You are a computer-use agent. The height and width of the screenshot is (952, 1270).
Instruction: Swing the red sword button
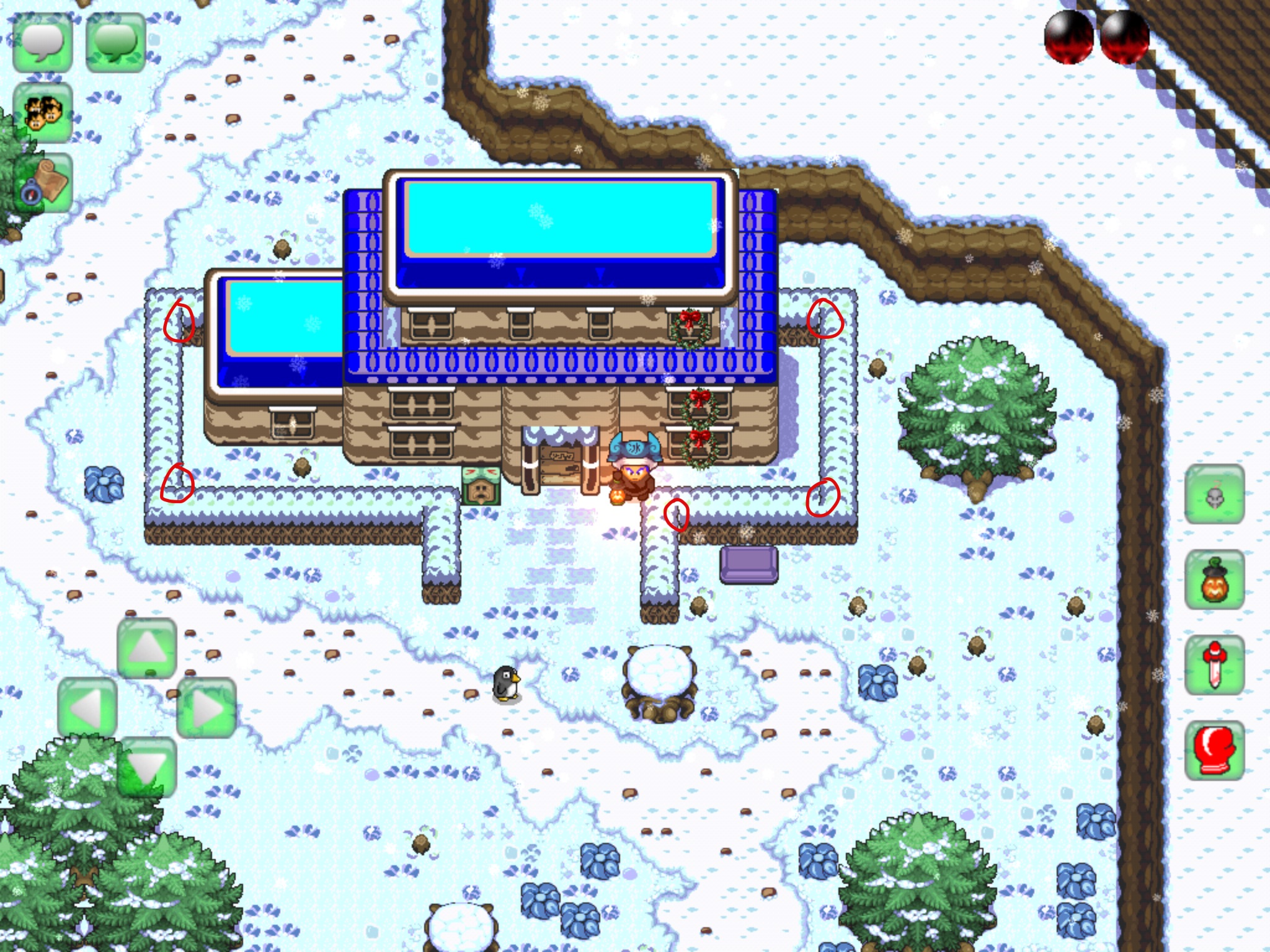[1214, 666]
